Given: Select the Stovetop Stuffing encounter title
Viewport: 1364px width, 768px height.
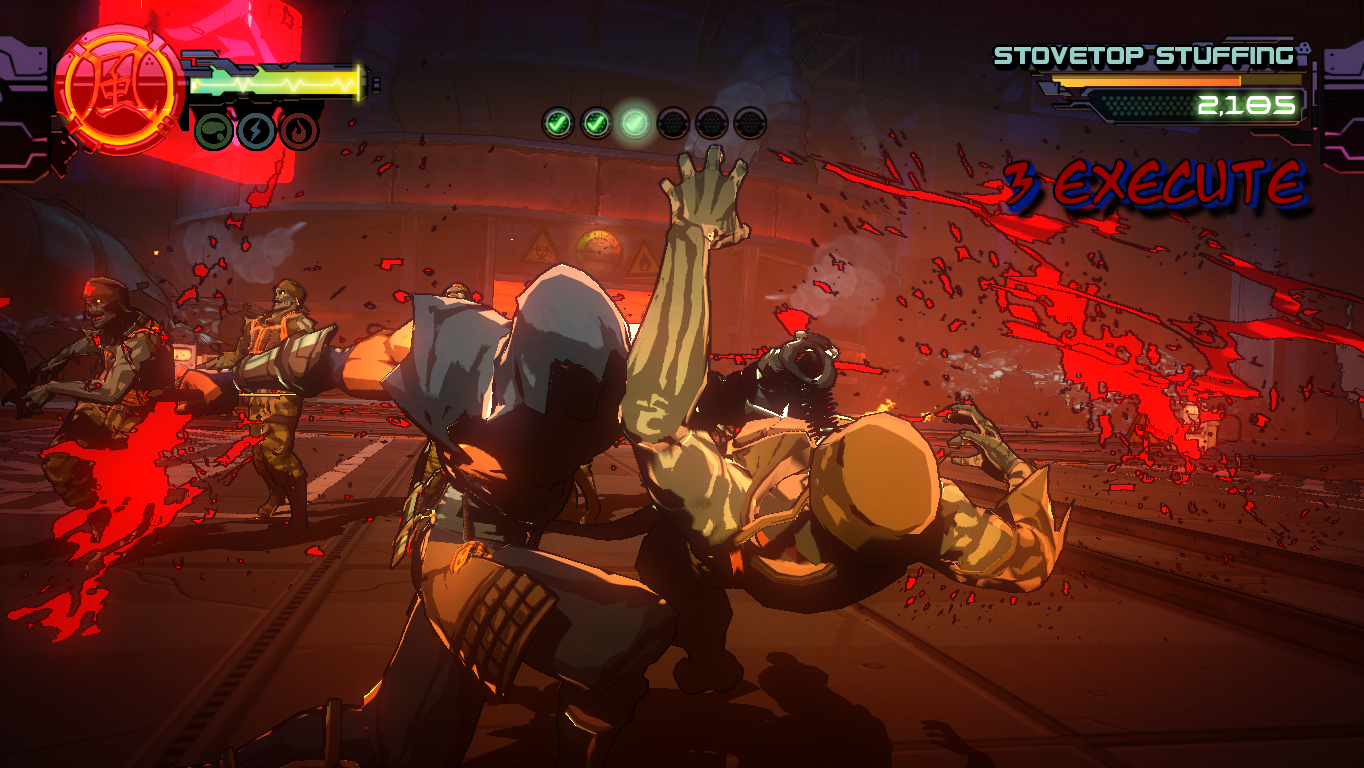Looking at the screenshot, I should pyautogui.click(x=1142, y=56).
